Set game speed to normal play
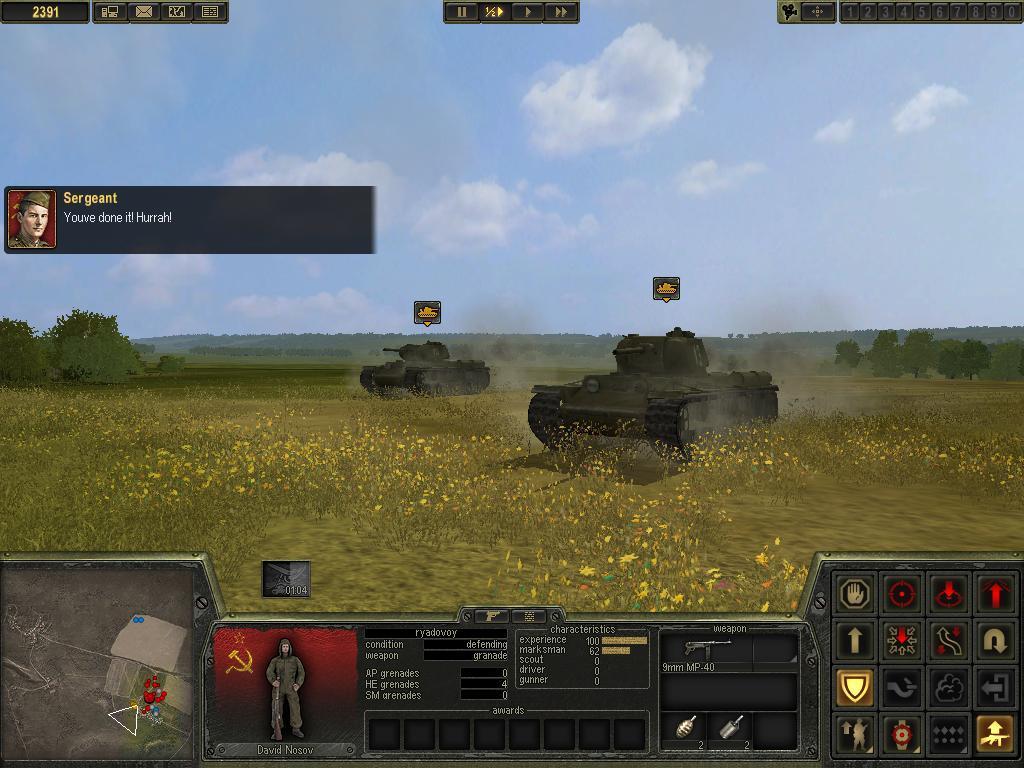The image size is (1024, 768). 527,12
